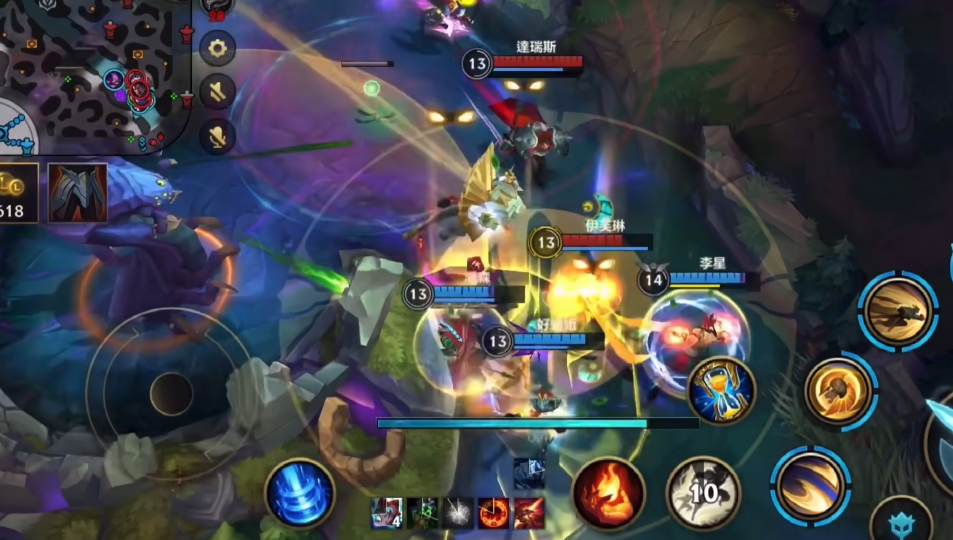Screen dimensions: 953x540
Task: Toggle the muted speaker button
Action: click(217, 91)
